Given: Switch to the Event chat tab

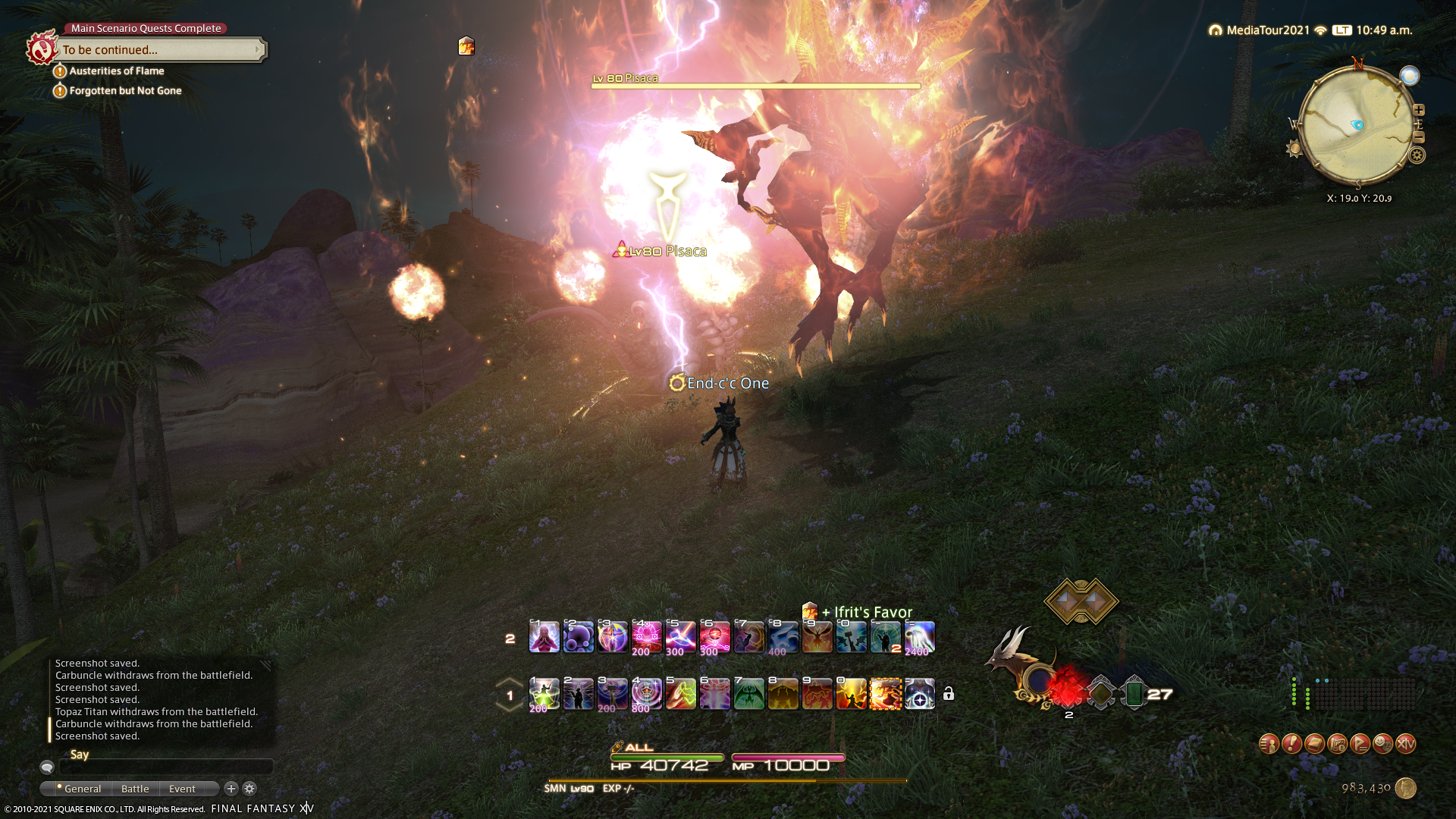Looking at the screenshot, I should pos(182,789).
